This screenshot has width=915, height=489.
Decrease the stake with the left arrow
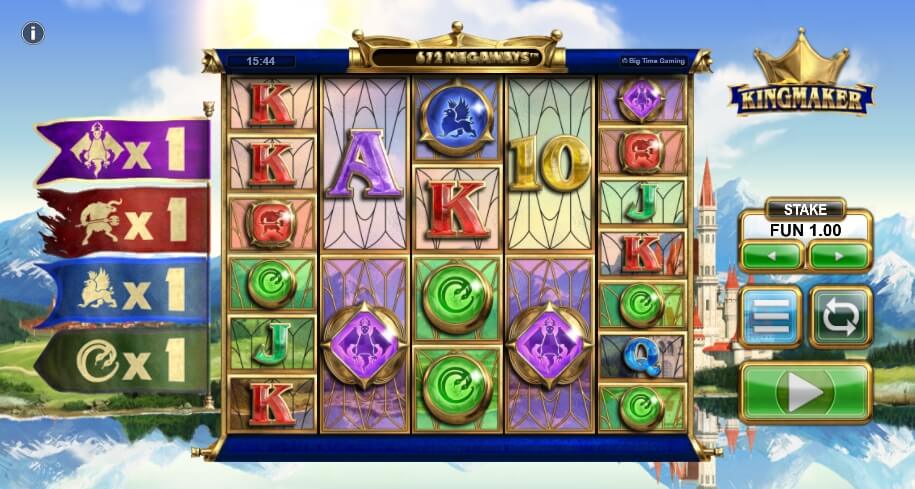click(x=771, y=256)
